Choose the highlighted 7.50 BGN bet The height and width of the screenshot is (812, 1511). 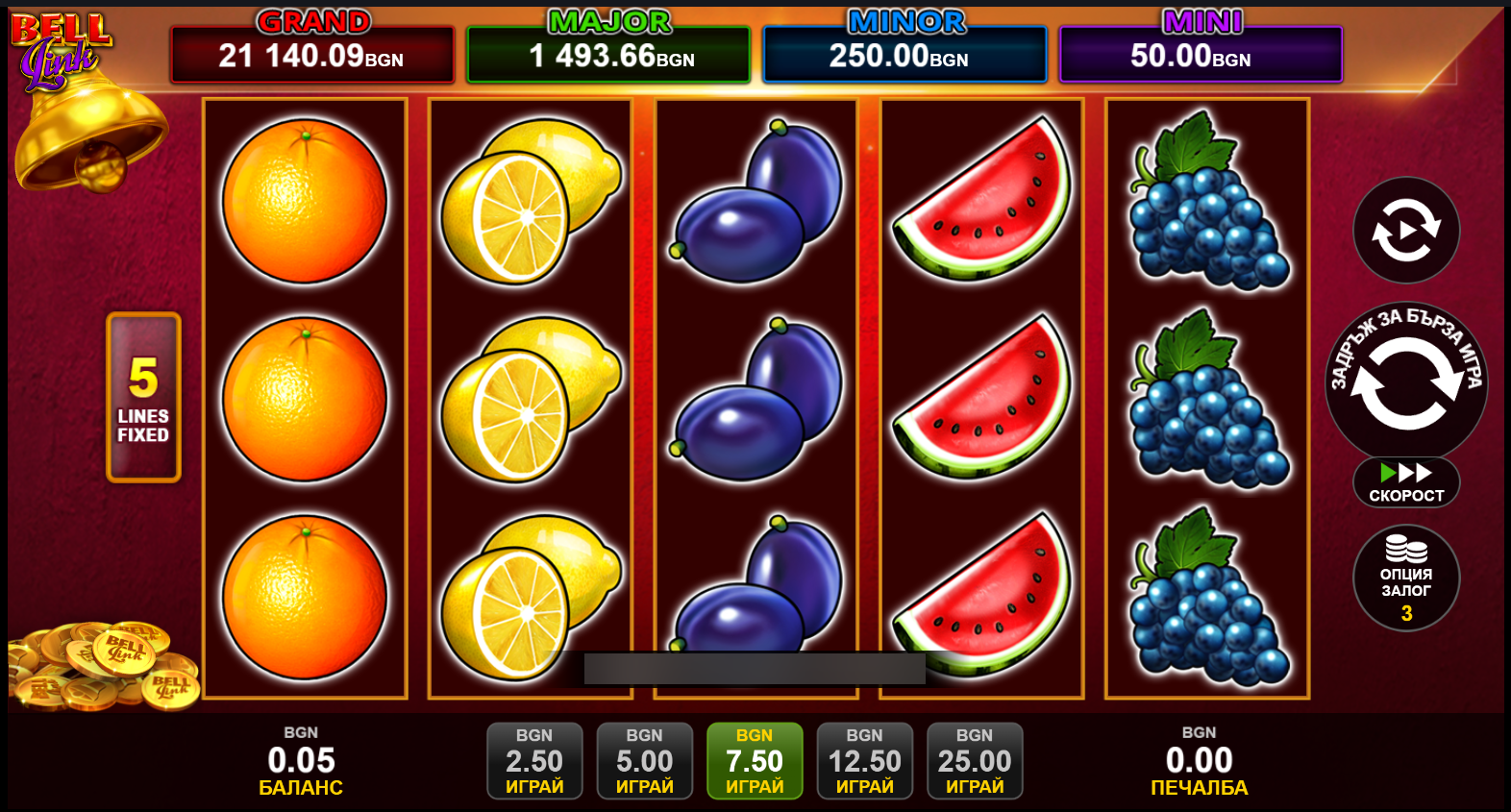755,761
